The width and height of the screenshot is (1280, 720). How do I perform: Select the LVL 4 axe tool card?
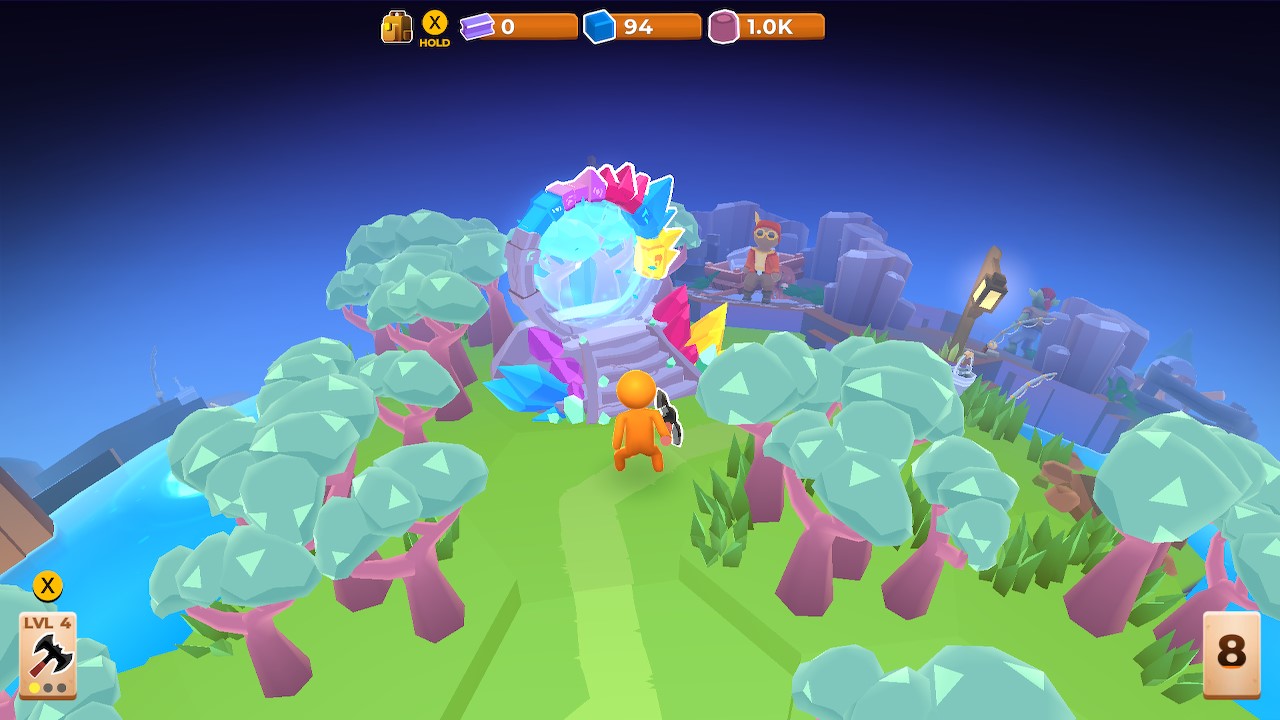point(48,654)
